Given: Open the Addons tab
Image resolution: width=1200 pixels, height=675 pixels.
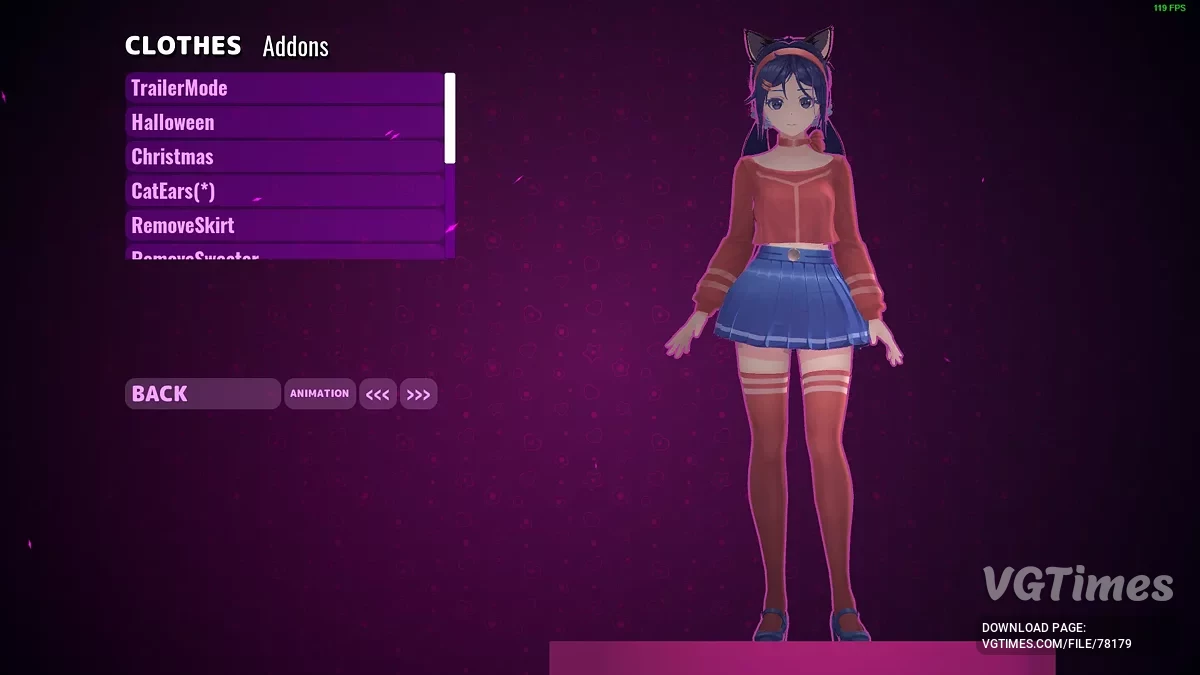Looking at the screenshot, I should coord(295,47).
